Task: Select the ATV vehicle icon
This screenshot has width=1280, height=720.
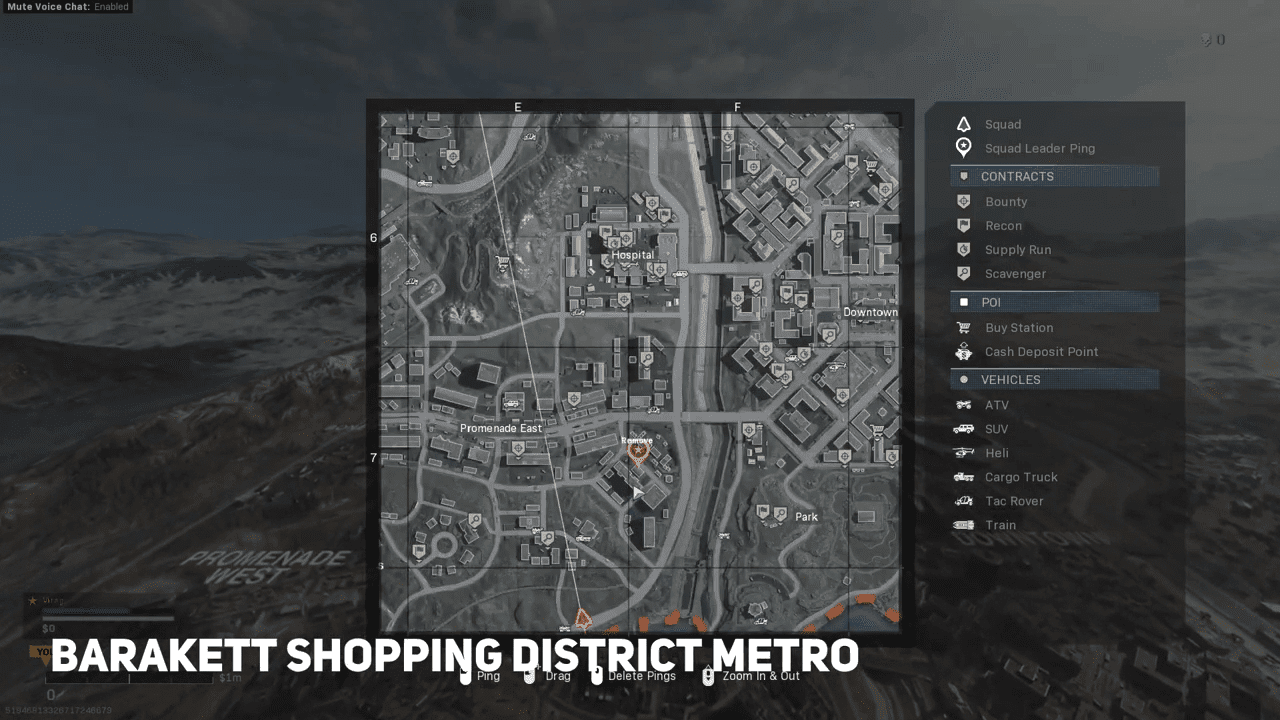Action: click(962, 404)
